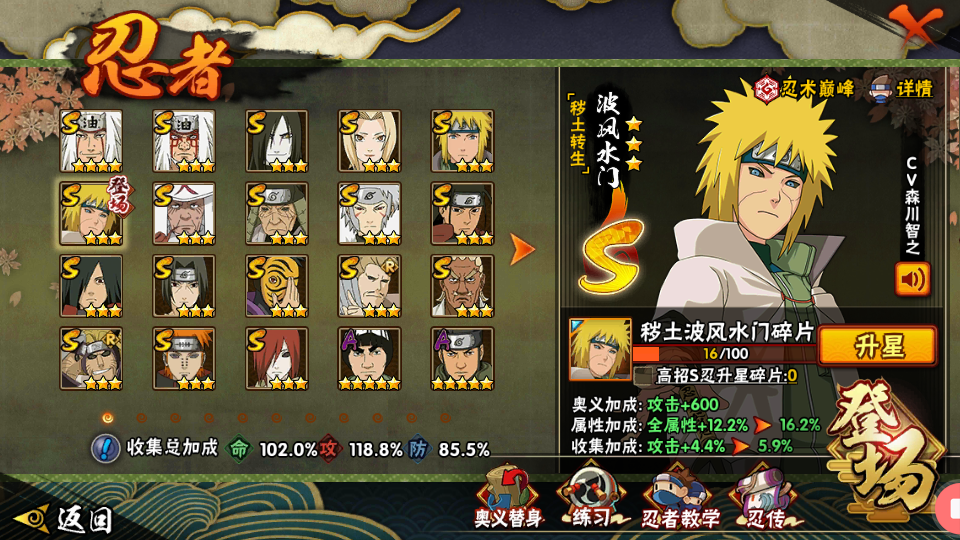The image size is (960, 540).
Task: Select Killer Bee portrait with sunglasses
Action: point(91,358)
